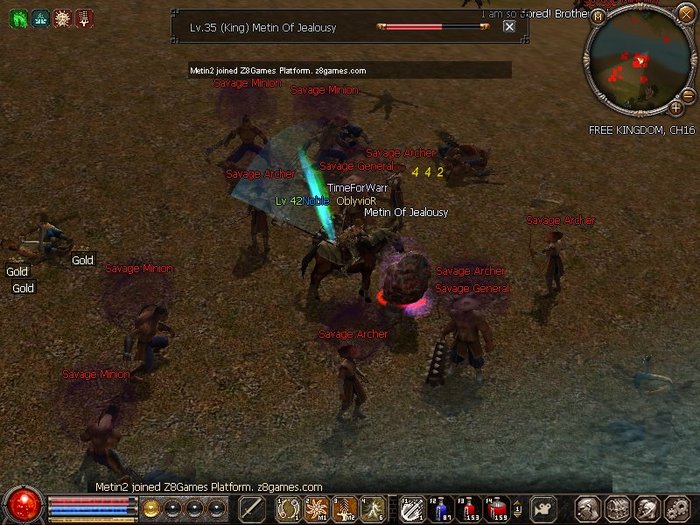Click the Savage Archer name label near stone
Screen dimensions: 700x525
click(x=470, y=271)
